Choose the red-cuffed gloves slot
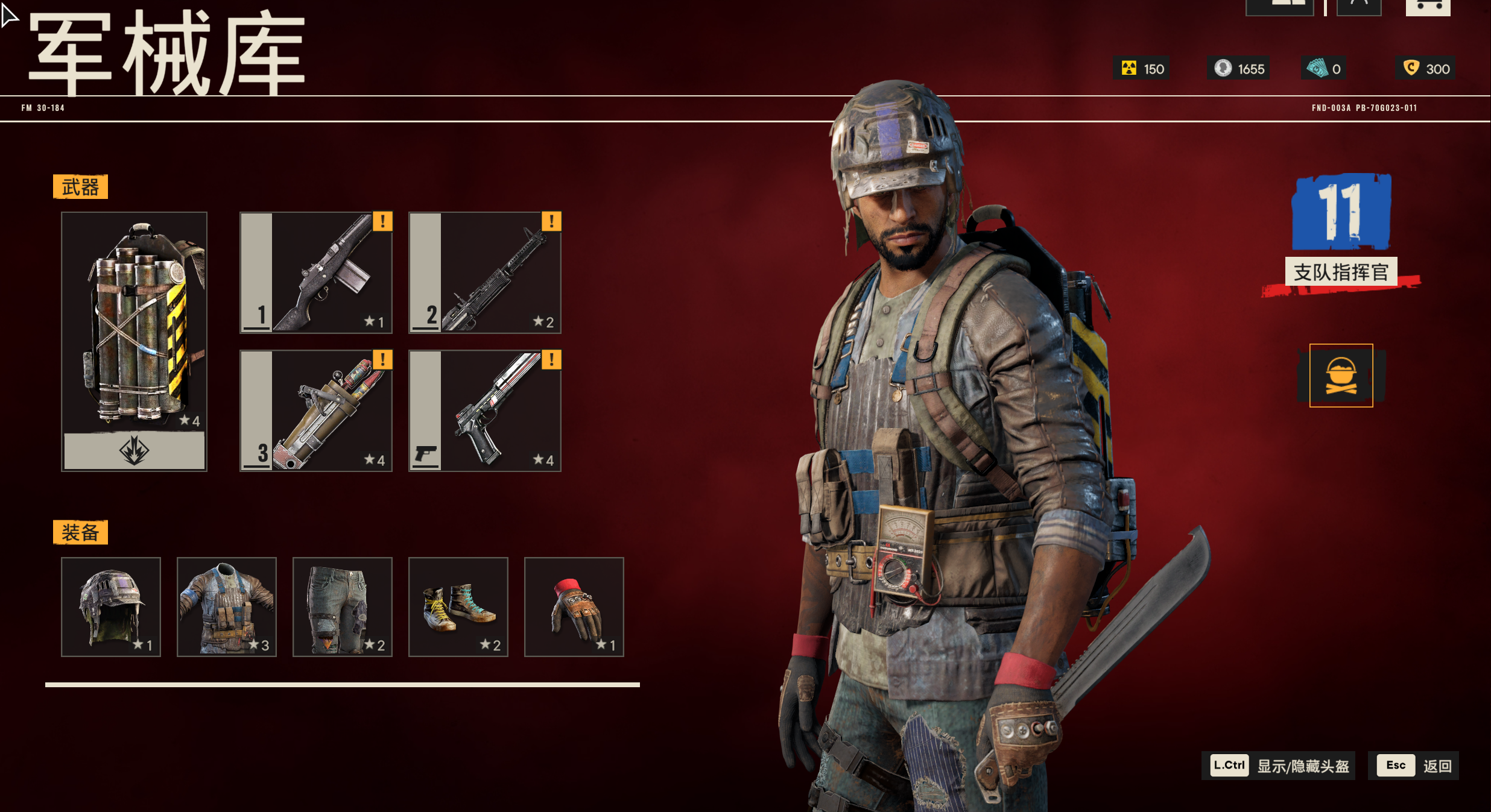The width and height of the screenshot is (1491, 812). (574, 606)
